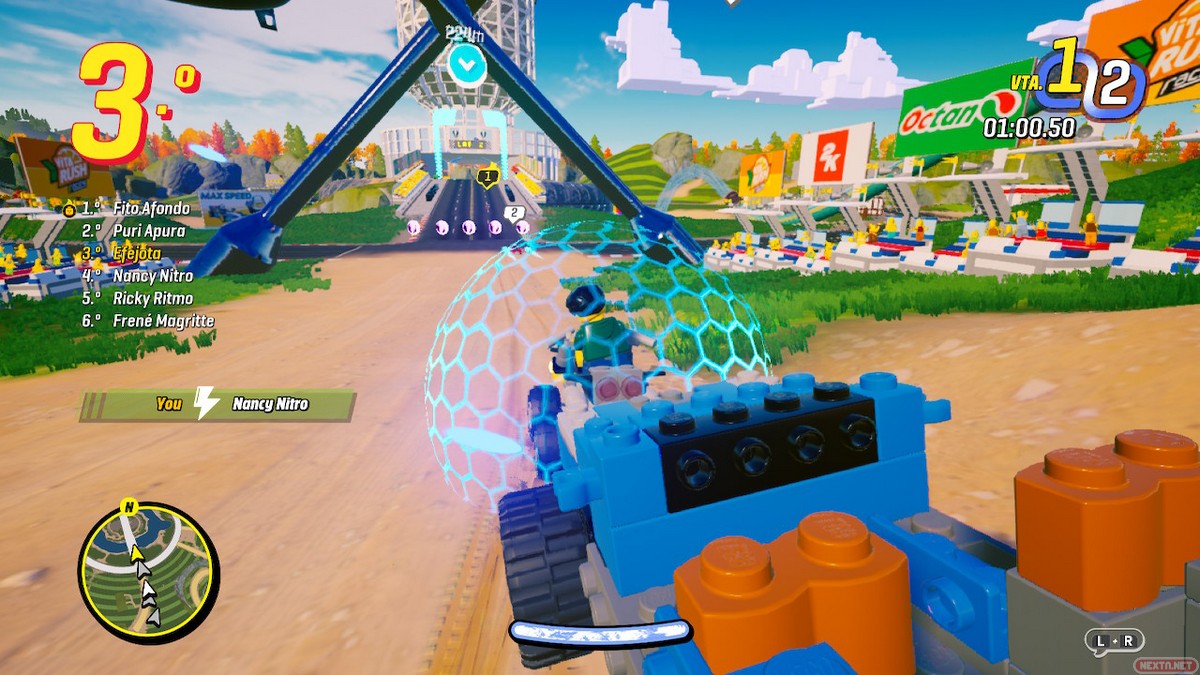1200x675 pixels.
Task: Click the circular minimap
Action: click(146, 570)
